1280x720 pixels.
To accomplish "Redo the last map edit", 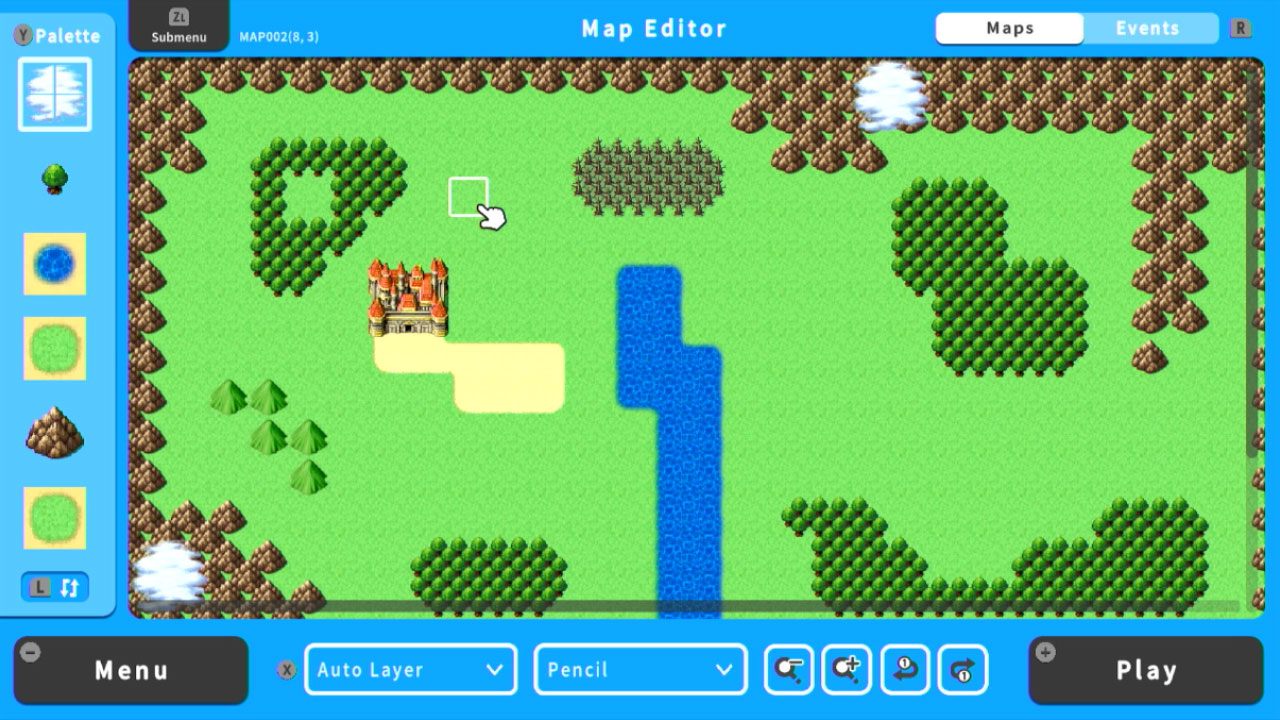I will click(963, 670).
